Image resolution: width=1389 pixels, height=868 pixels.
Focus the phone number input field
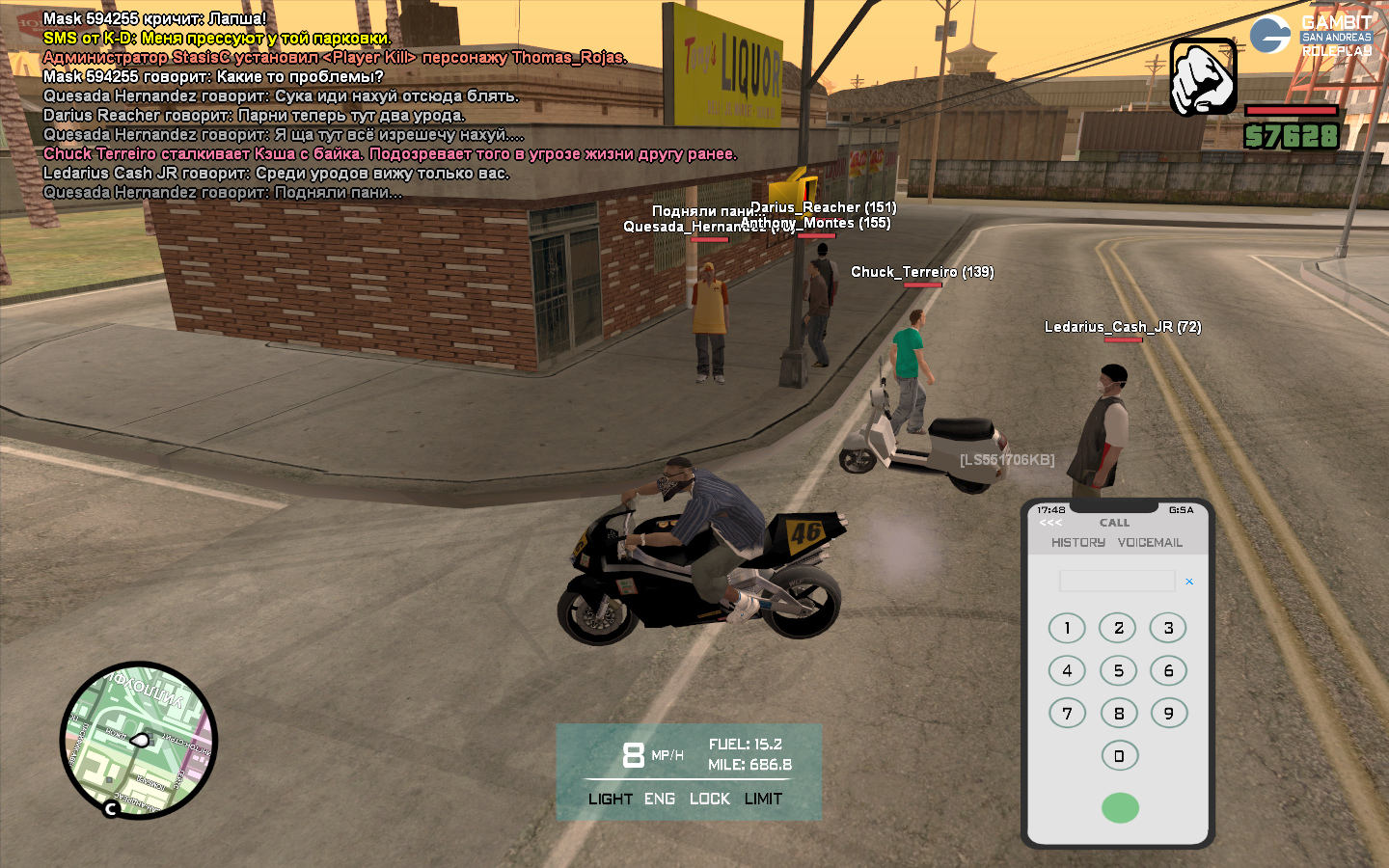[x=1117, y=581]
